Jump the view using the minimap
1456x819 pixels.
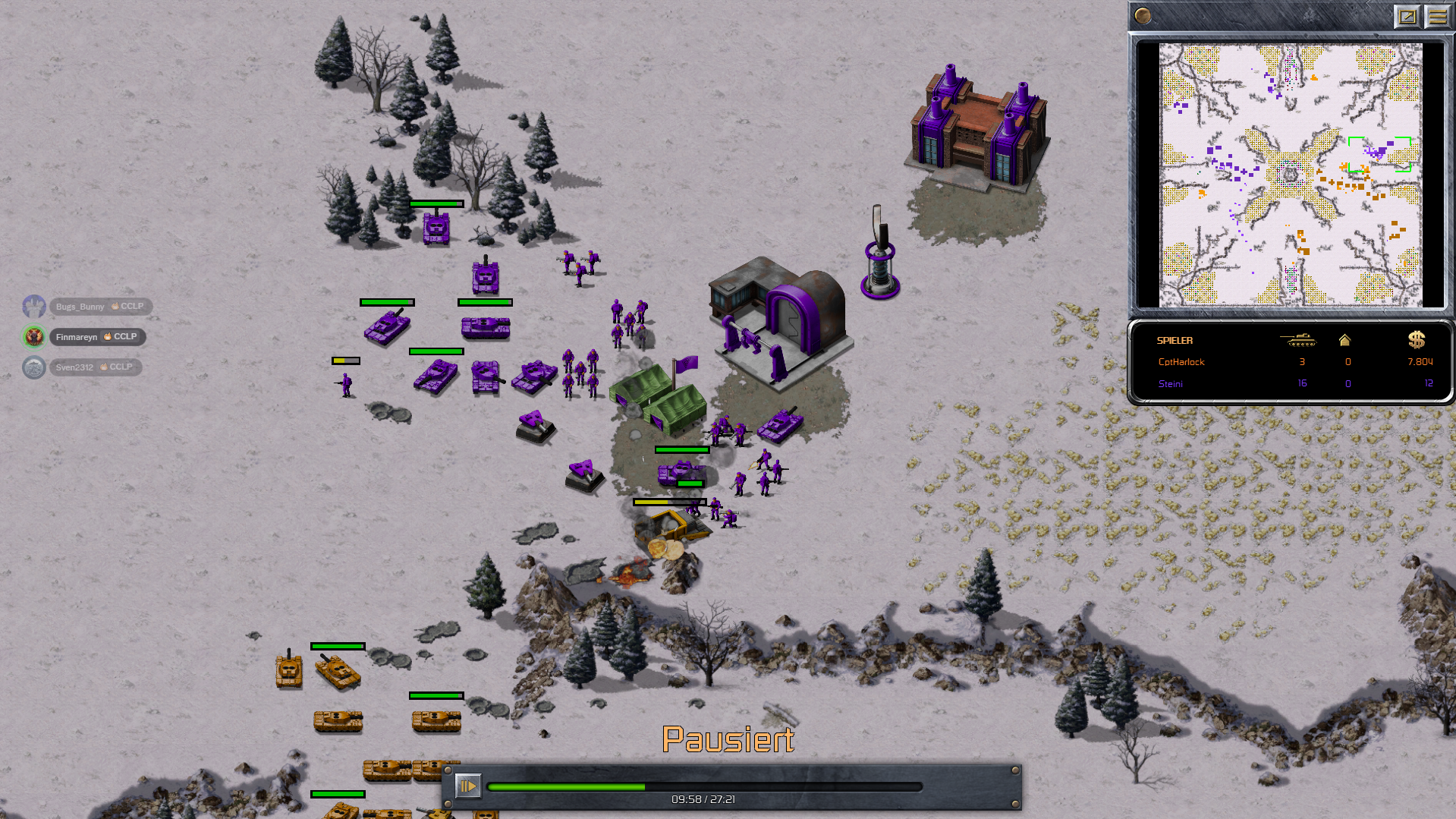(1290, 175)
